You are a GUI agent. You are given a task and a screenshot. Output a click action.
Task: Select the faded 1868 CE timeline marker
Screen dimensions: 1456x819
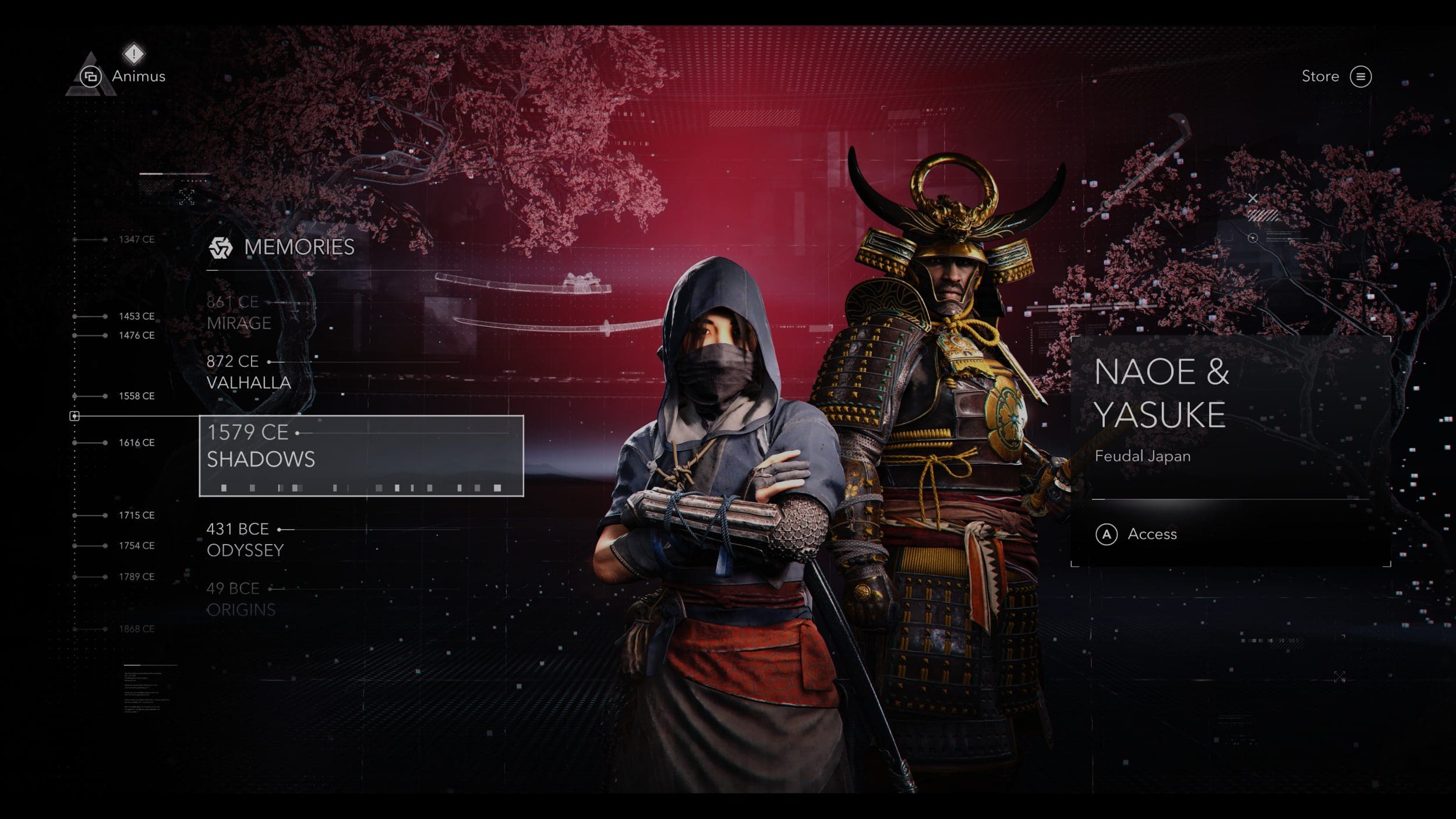coord(136,629)
